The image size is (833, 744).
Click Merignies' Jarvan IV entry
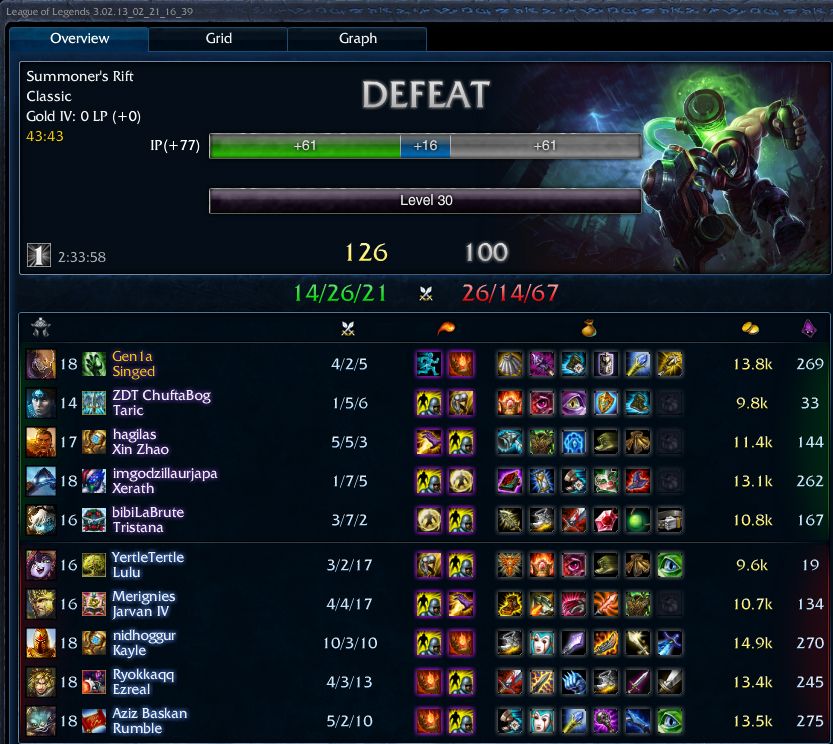click(146, 604)
